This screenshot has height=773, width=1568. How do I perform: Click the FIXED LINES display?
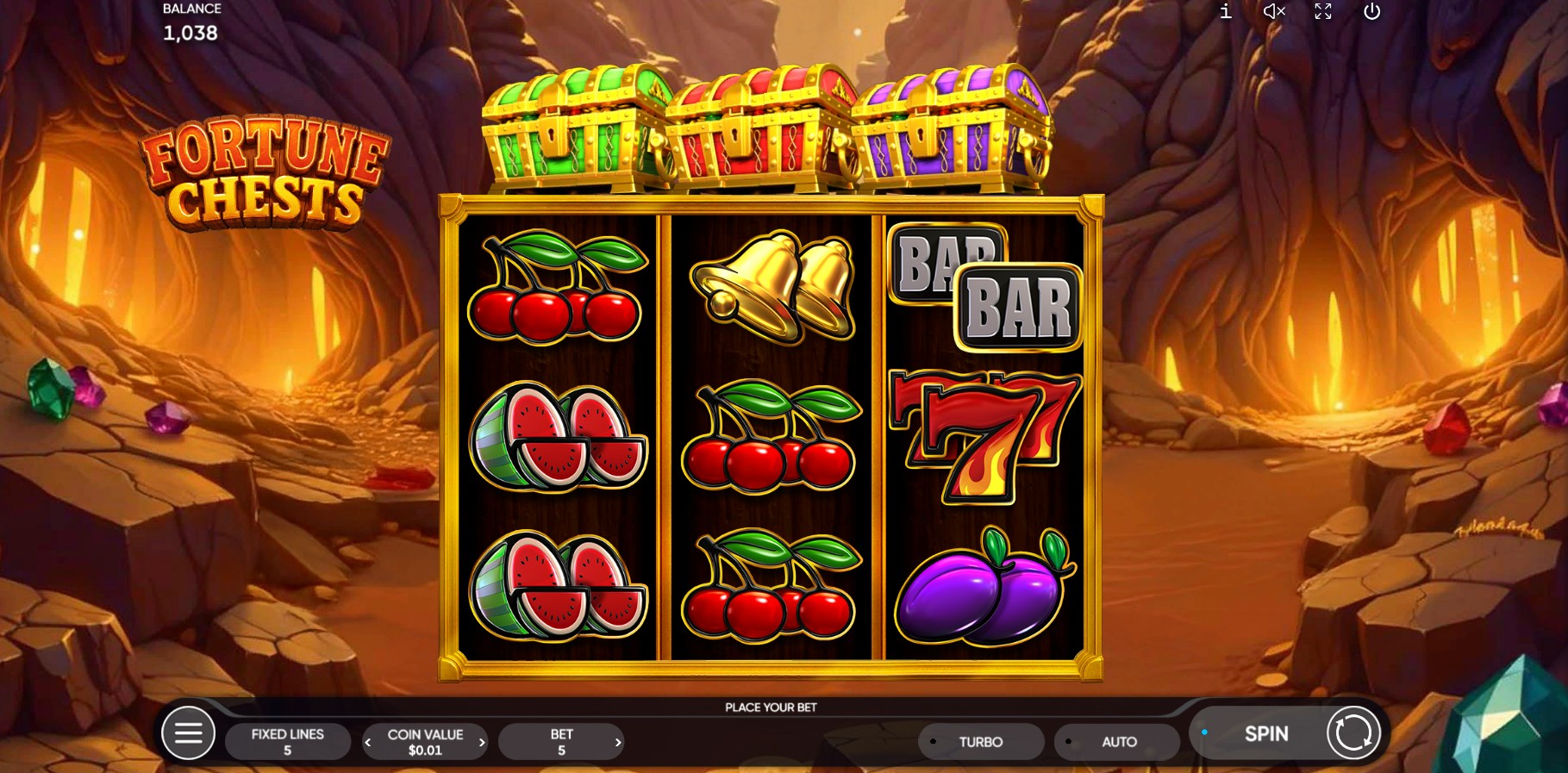287,740
